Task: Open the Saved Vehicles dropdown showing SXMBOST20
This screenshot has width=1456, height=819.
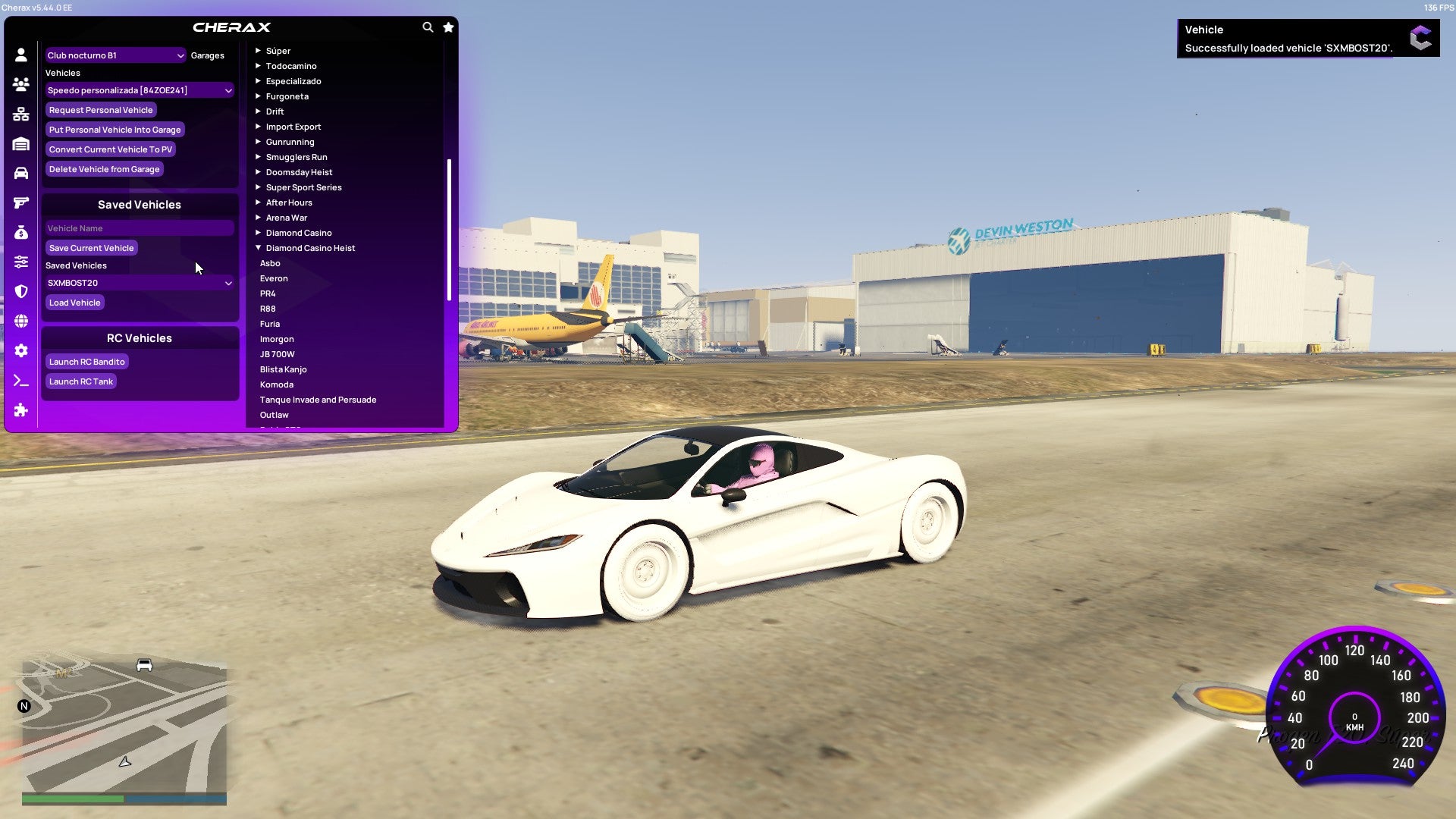Action: tap(140, 282)
